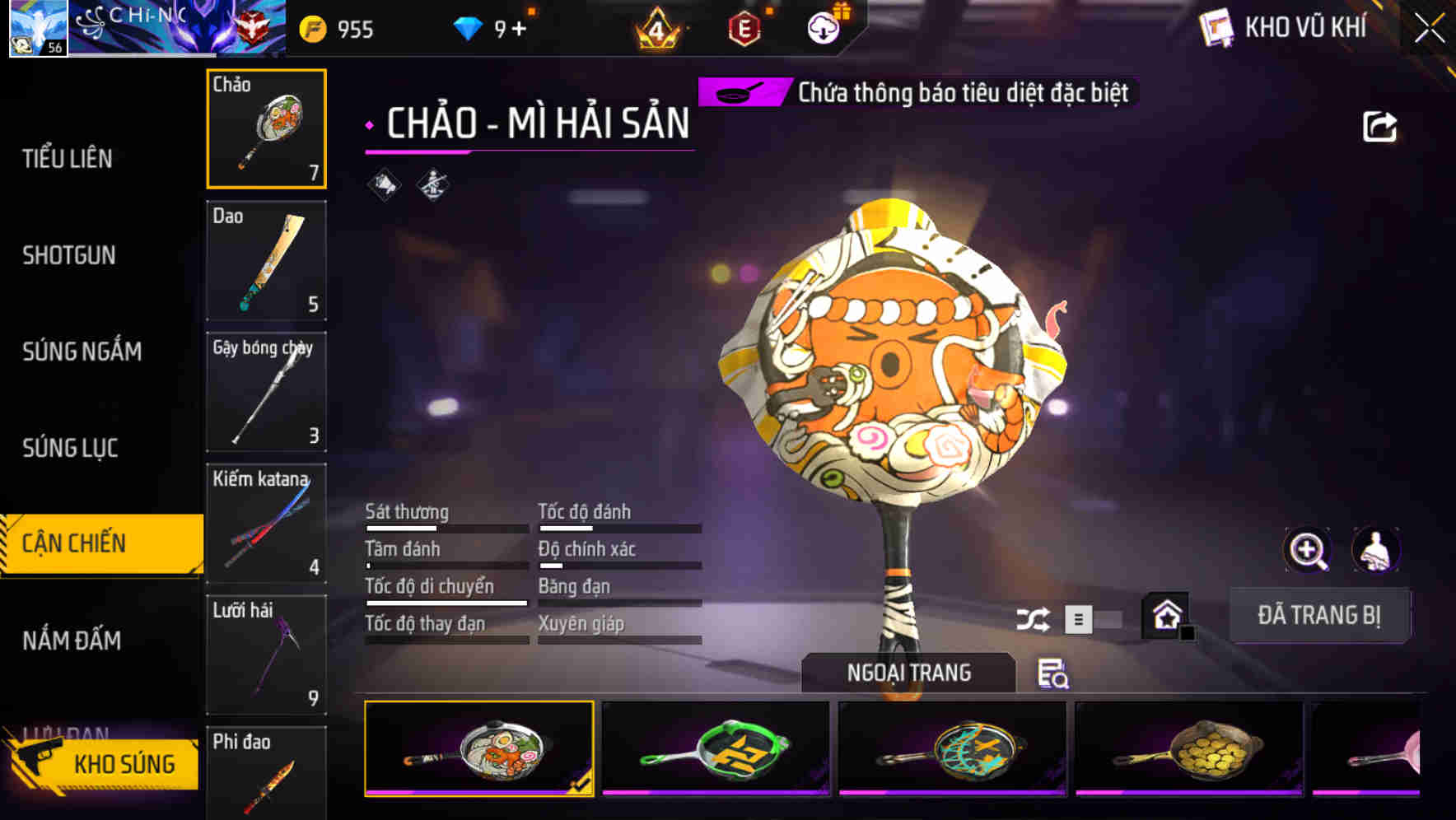This screenshot has height=820, width=1456.
Task: Click the Toc do di chuyen stat bar
Action: click(x=445, y=603)
